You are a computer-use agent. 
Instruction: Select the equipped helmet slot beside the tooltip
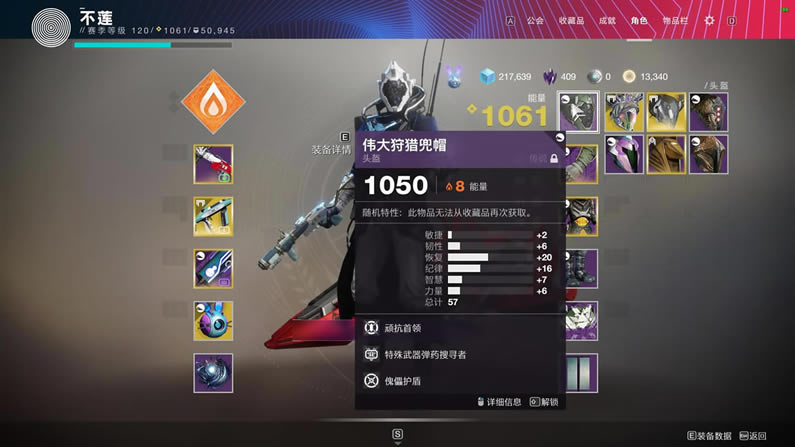pos(578,113)
